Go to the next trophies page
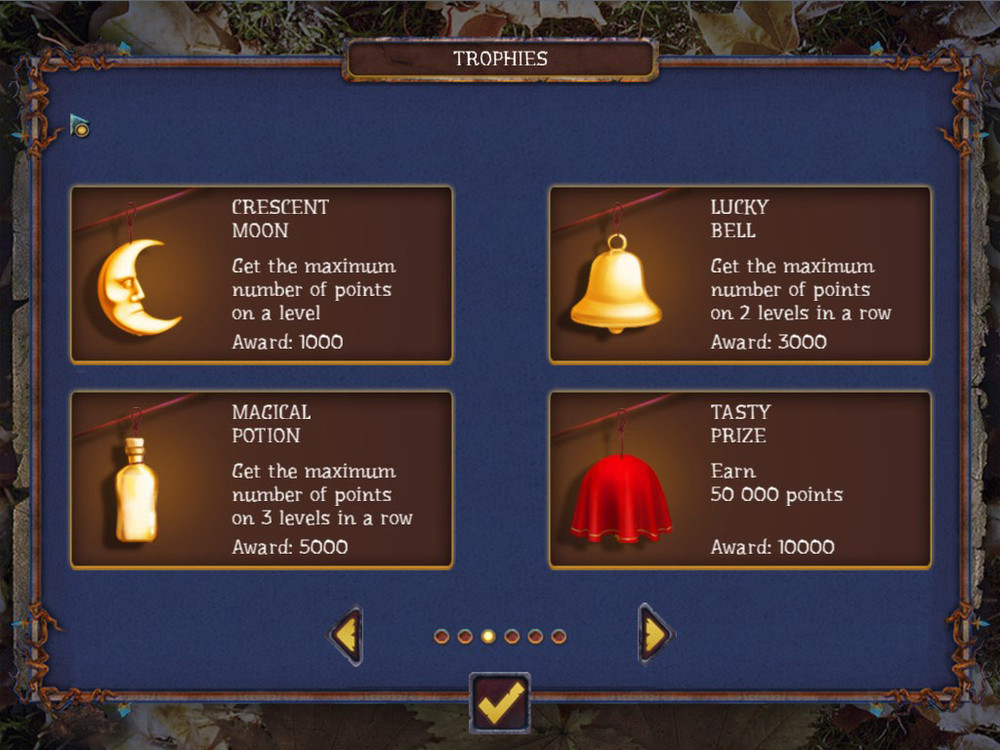This screenshot has height=750, width=1000. pyautogui.click(x=655, y=635)
